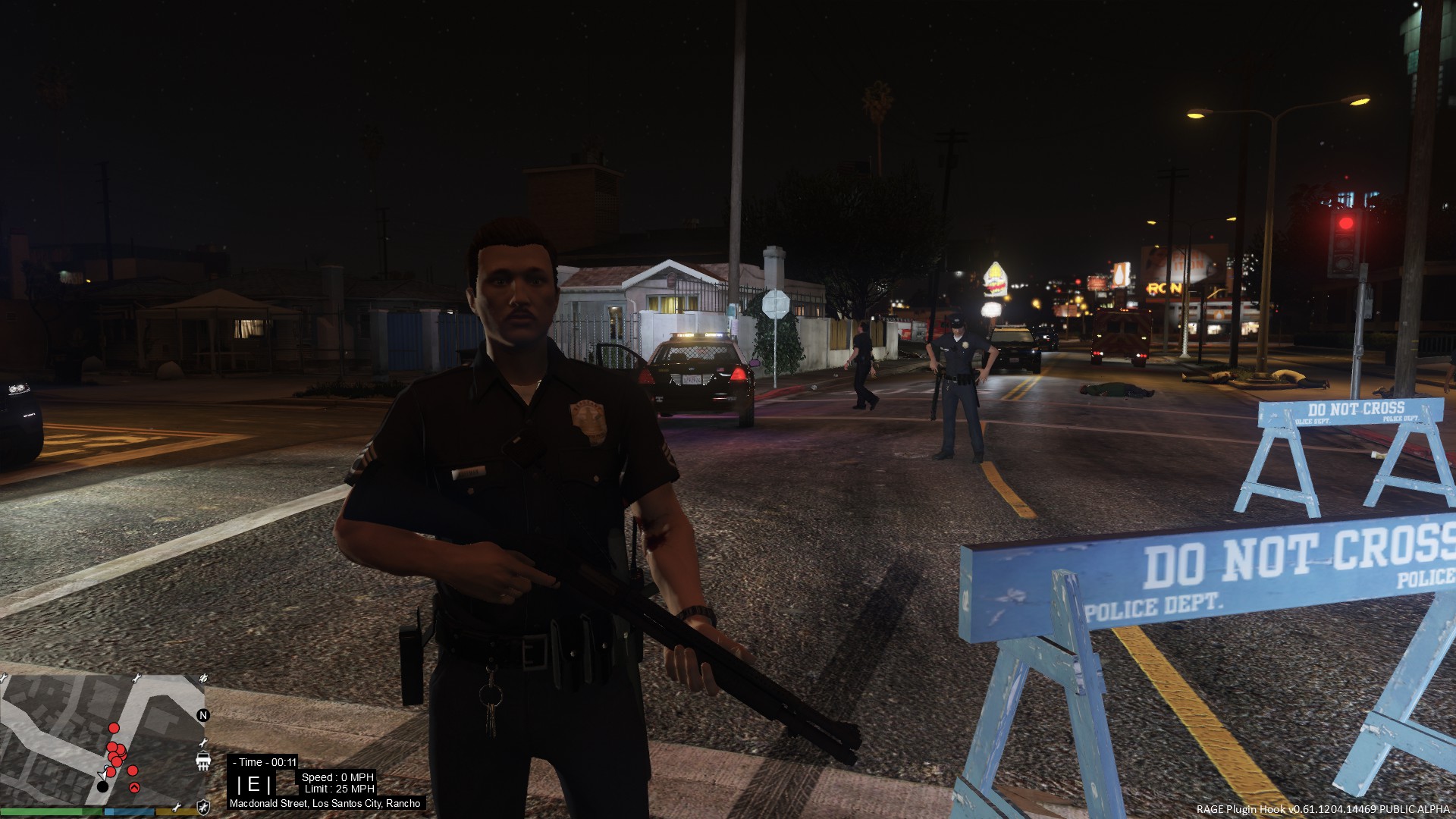Click the north compass marker
Screen dimensions: 1456x819
tap(202, 715)
